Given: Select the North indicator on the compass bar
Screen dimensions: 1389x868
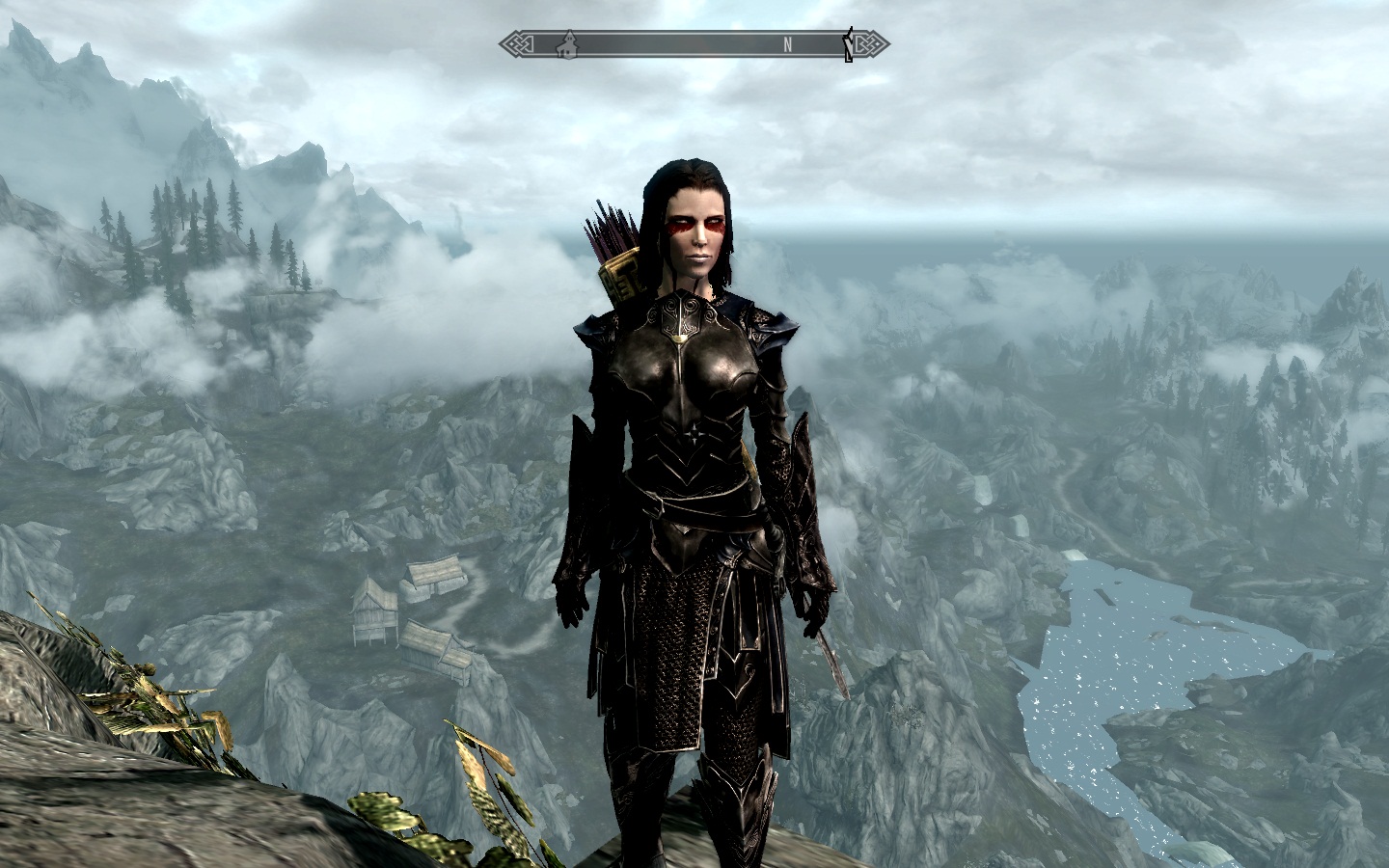Looking at the screenshot, I should (788, 43).
